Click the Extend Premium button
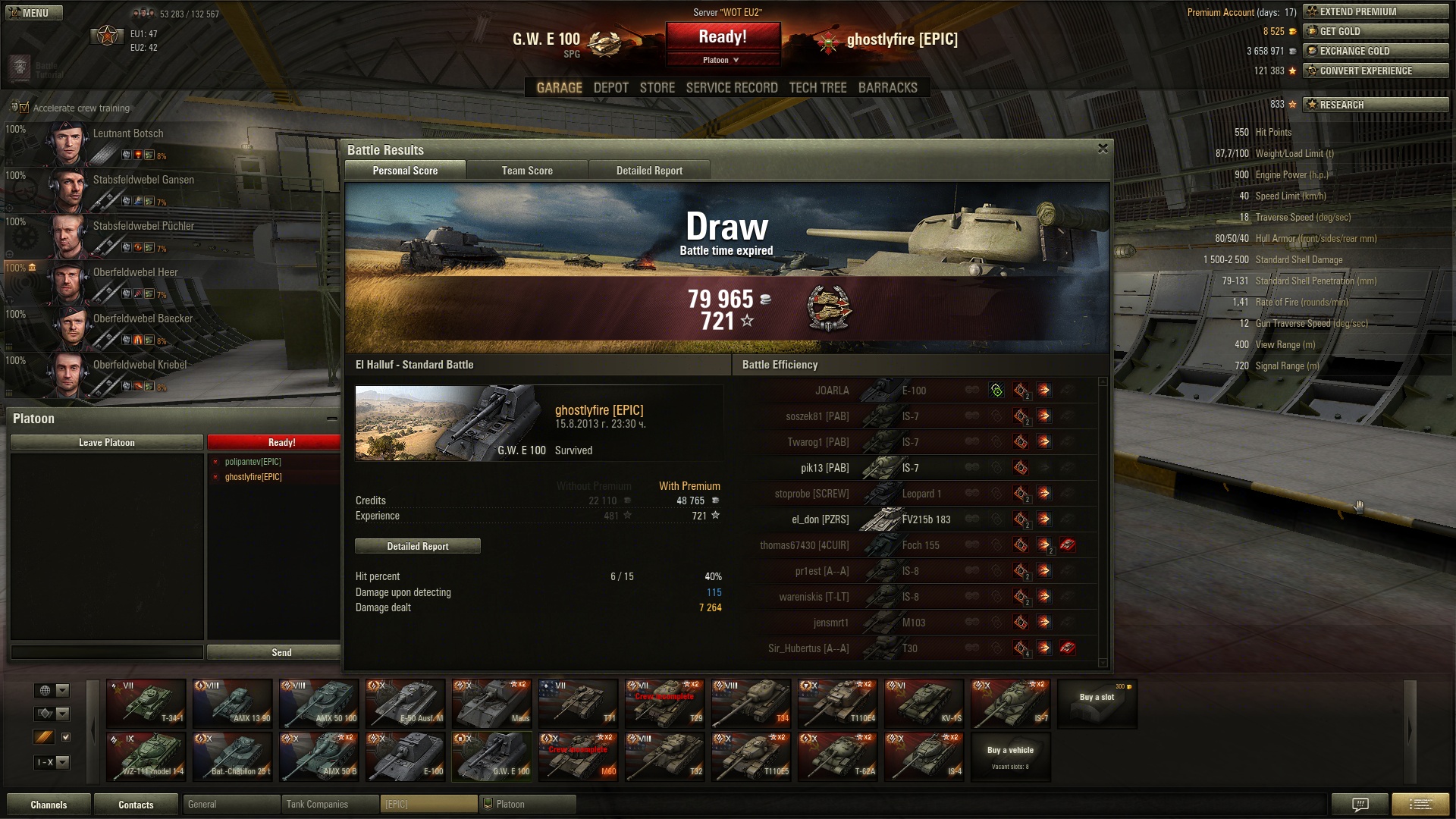 (x=1375, y=11)
